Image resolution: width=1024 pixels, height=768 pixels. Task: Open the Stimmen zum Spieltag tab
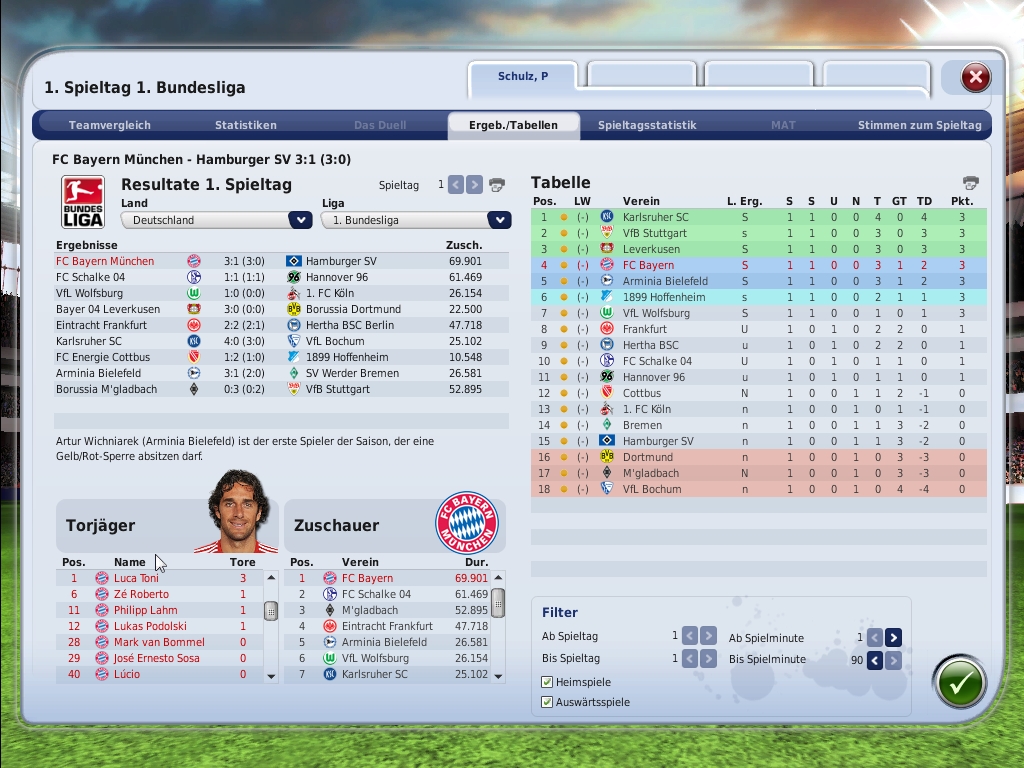919,125
